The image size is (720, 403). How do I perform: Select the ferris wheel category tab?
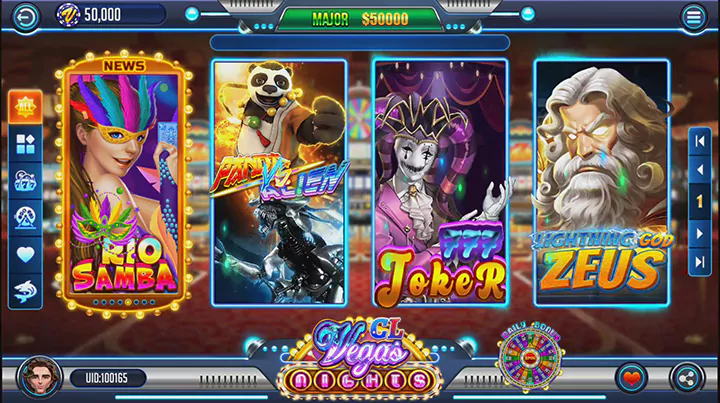click(25, 218)
